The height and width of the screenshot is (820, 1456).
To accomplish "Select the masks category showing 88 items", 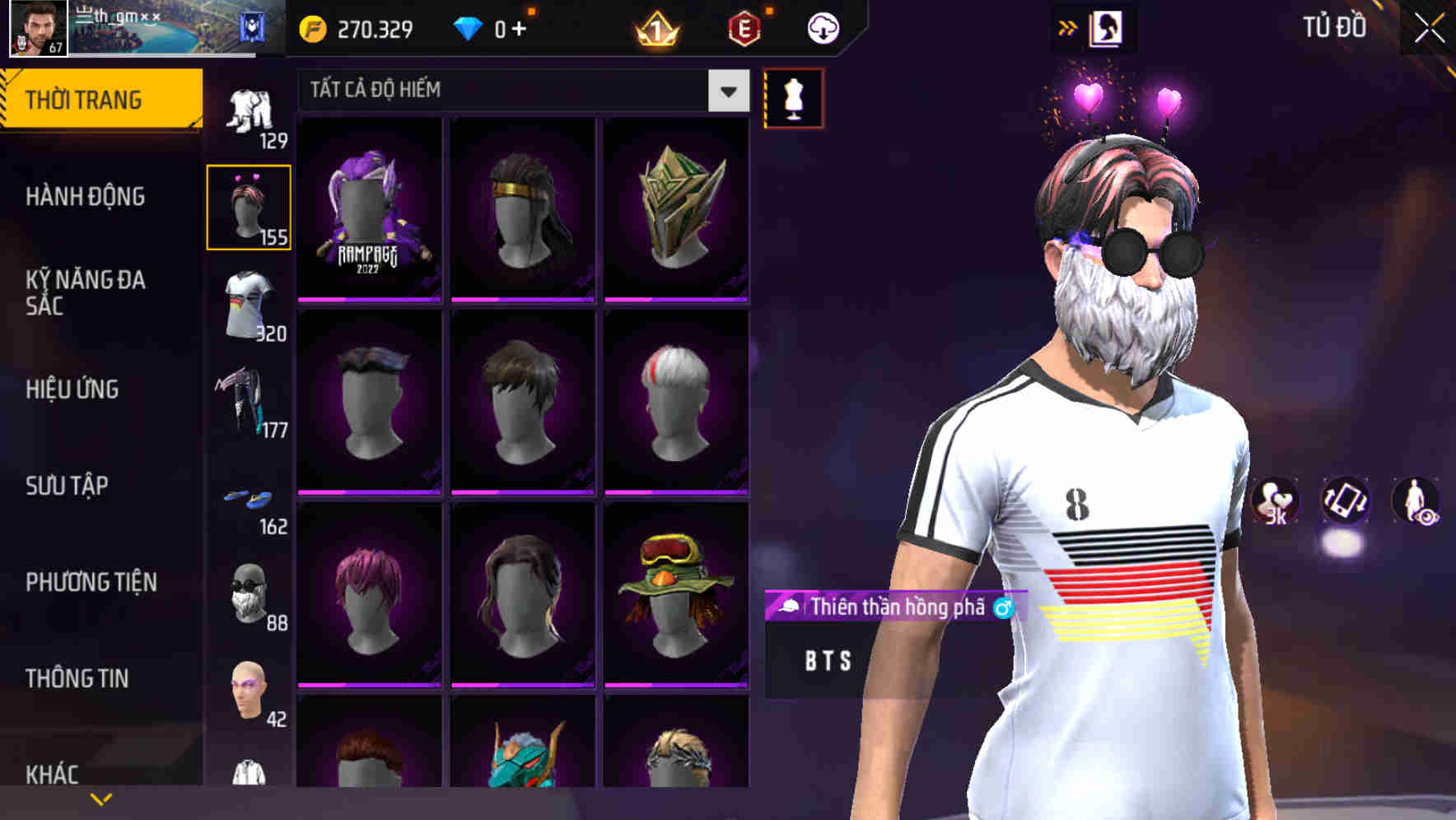I will point(250,594).
